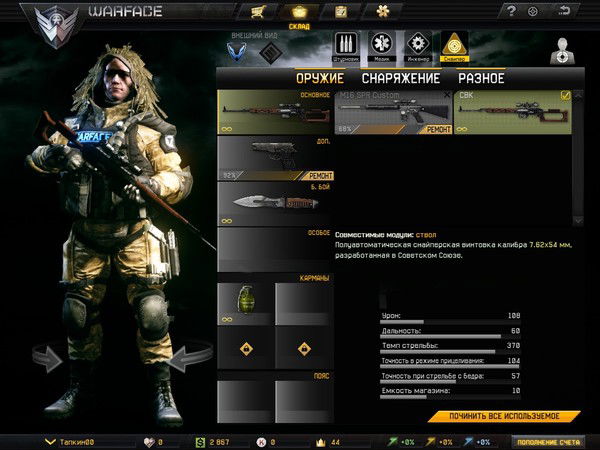Viewport: 600px width, 450px height.
Task: Select the СВК sniper rifle
Action: click(x=513, y=111)
